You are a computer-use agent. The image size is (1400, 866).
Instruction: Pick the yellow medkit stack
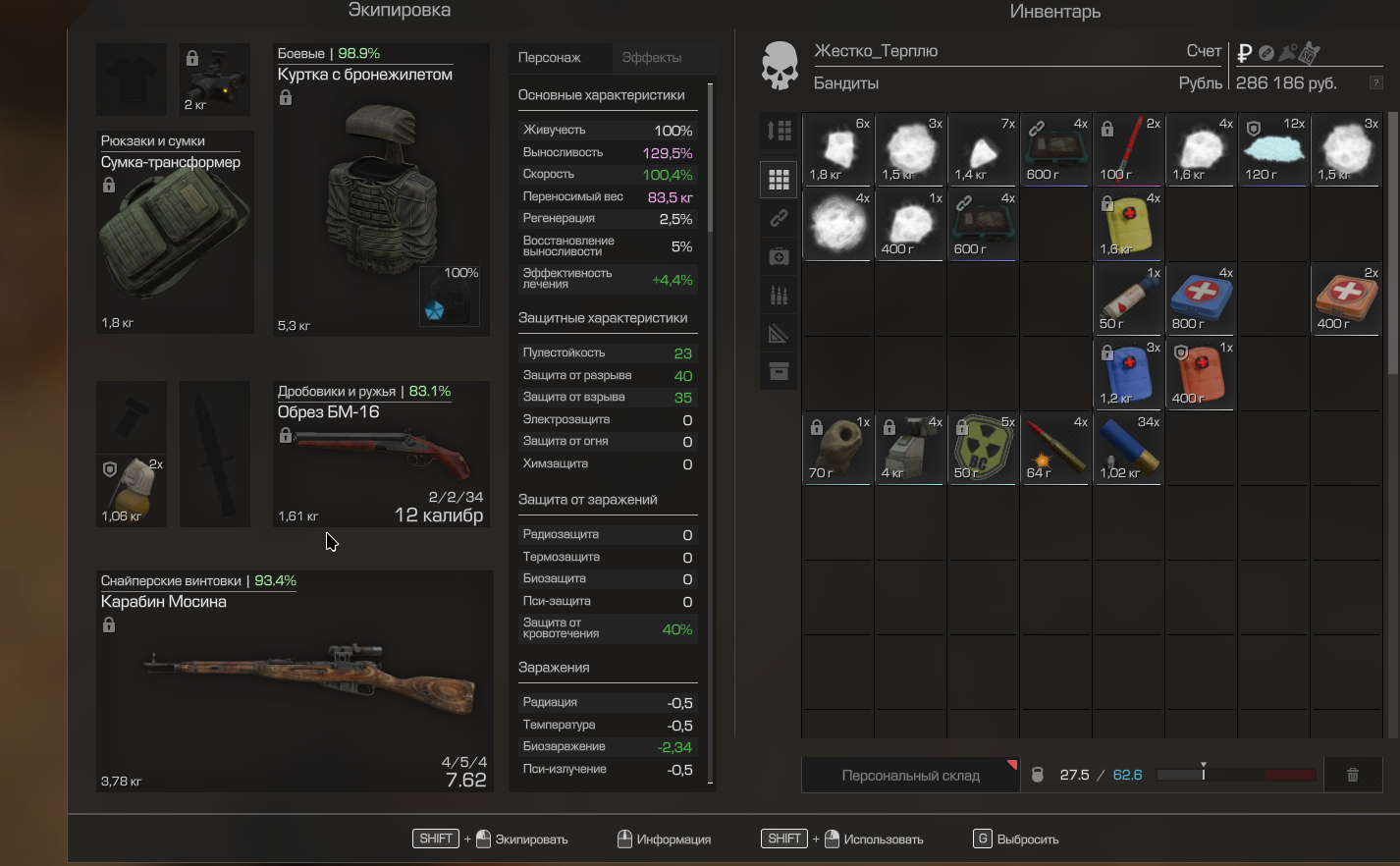click(1127, 225)
